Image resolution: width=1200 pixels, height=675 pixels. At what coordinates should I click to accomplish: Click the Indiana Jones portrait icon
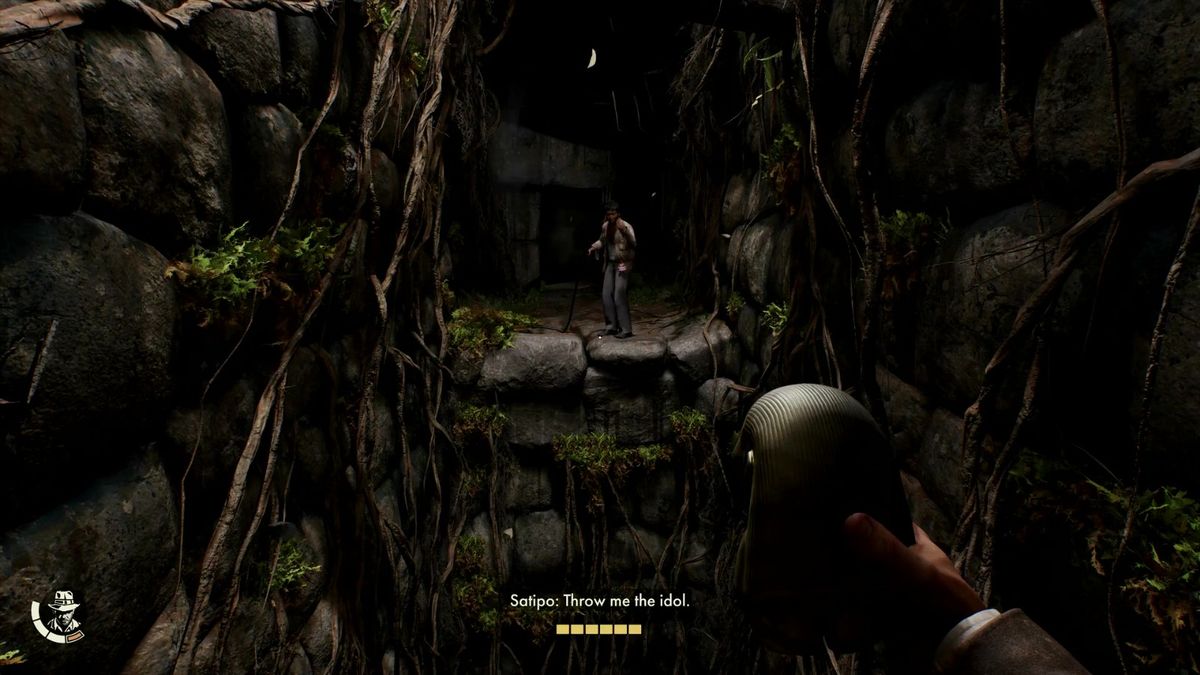(x=63, y=614)
